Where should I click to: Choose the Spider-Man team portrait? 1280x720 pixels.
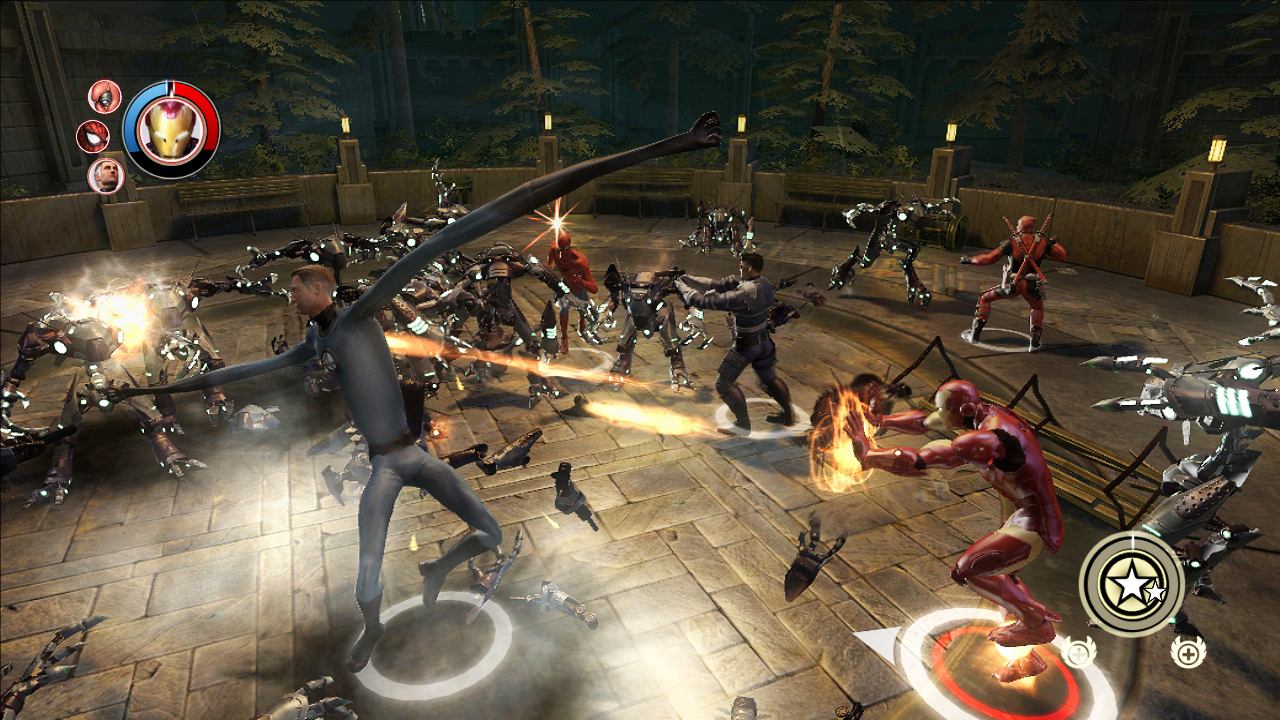[93, 136]
